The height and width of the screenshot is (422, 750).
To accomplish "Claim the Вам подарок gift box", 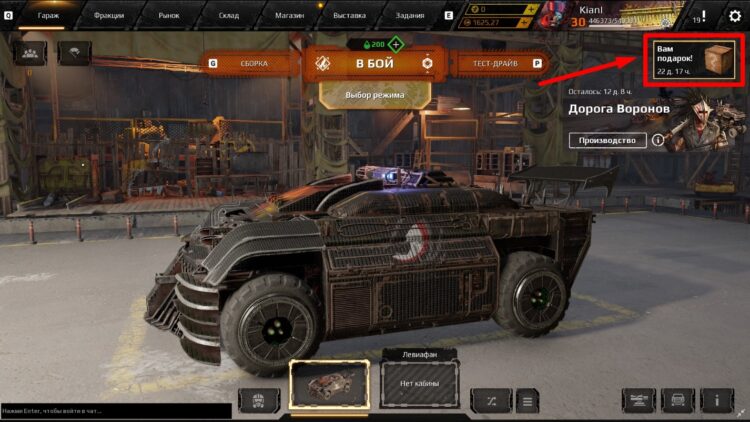I will tap(694, 62).
